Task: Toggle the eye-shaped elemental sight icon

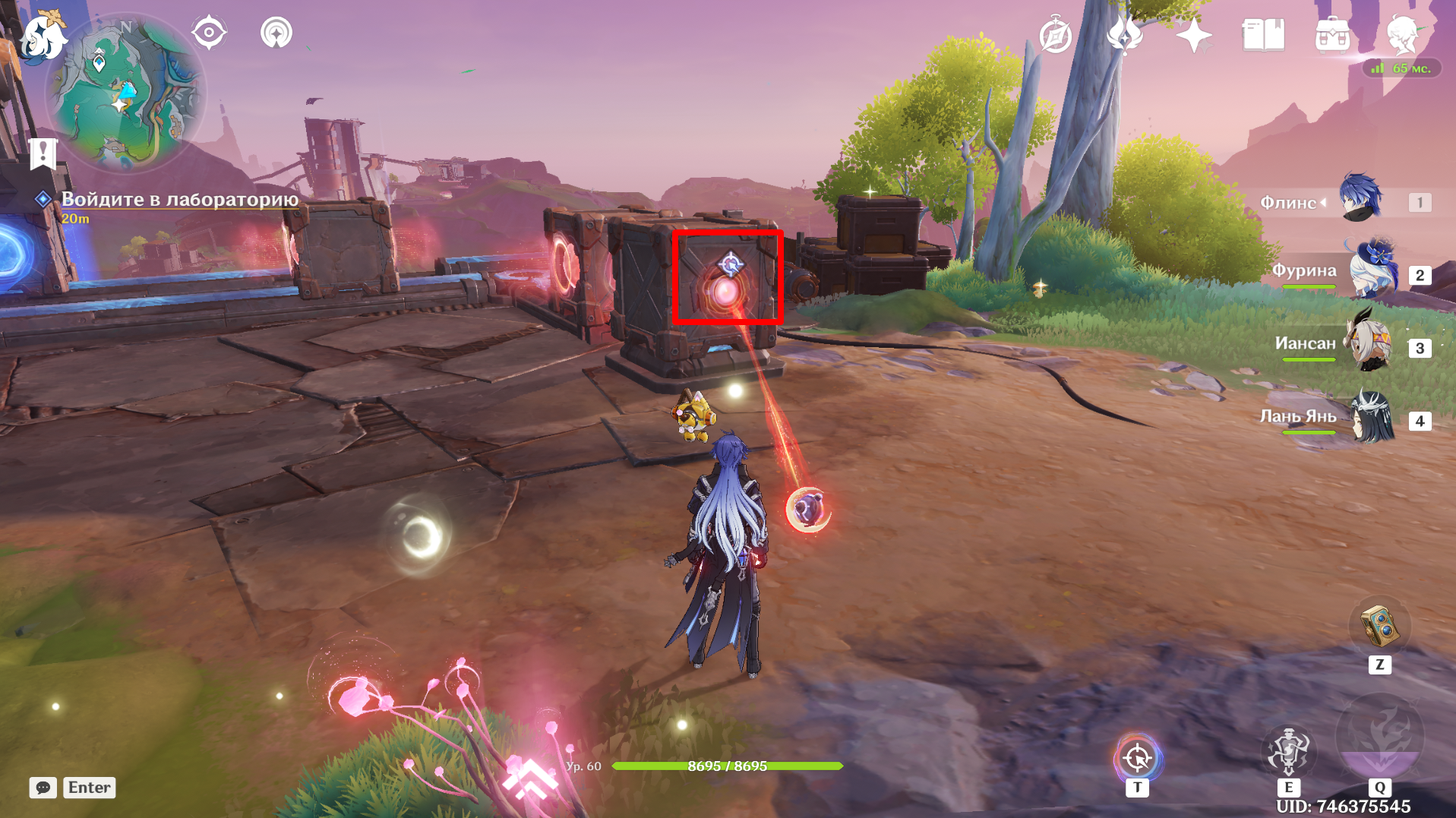Action: pos(209,33)
